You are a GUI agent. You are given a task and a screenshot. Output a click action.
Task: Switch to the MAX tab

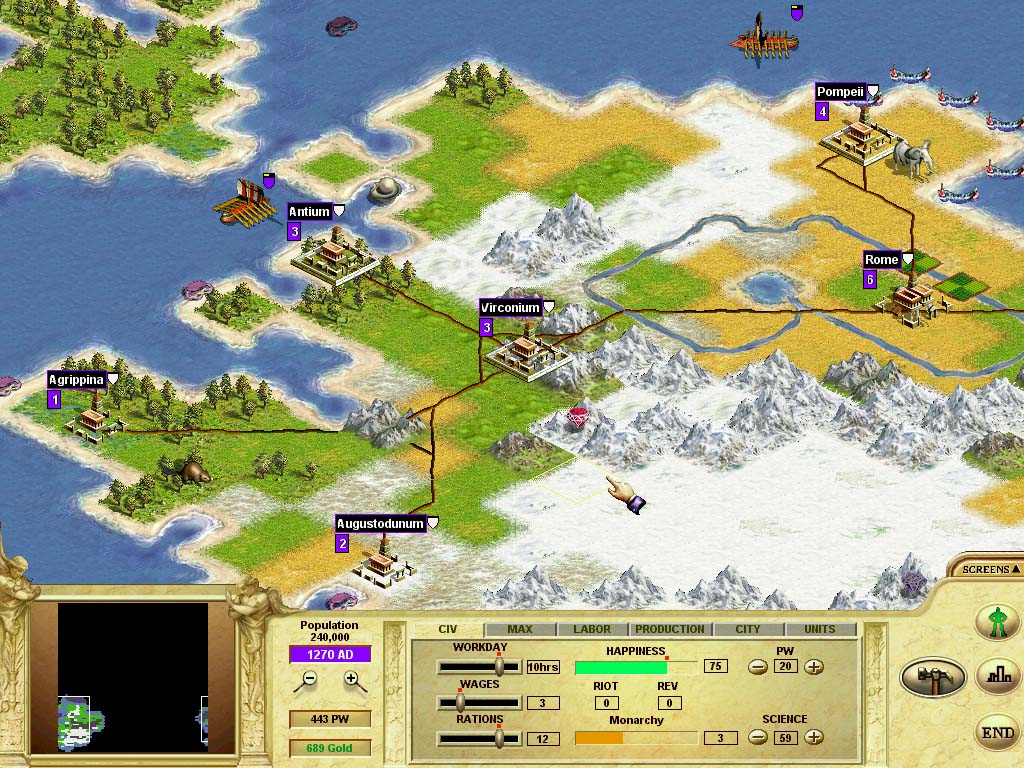520,629
